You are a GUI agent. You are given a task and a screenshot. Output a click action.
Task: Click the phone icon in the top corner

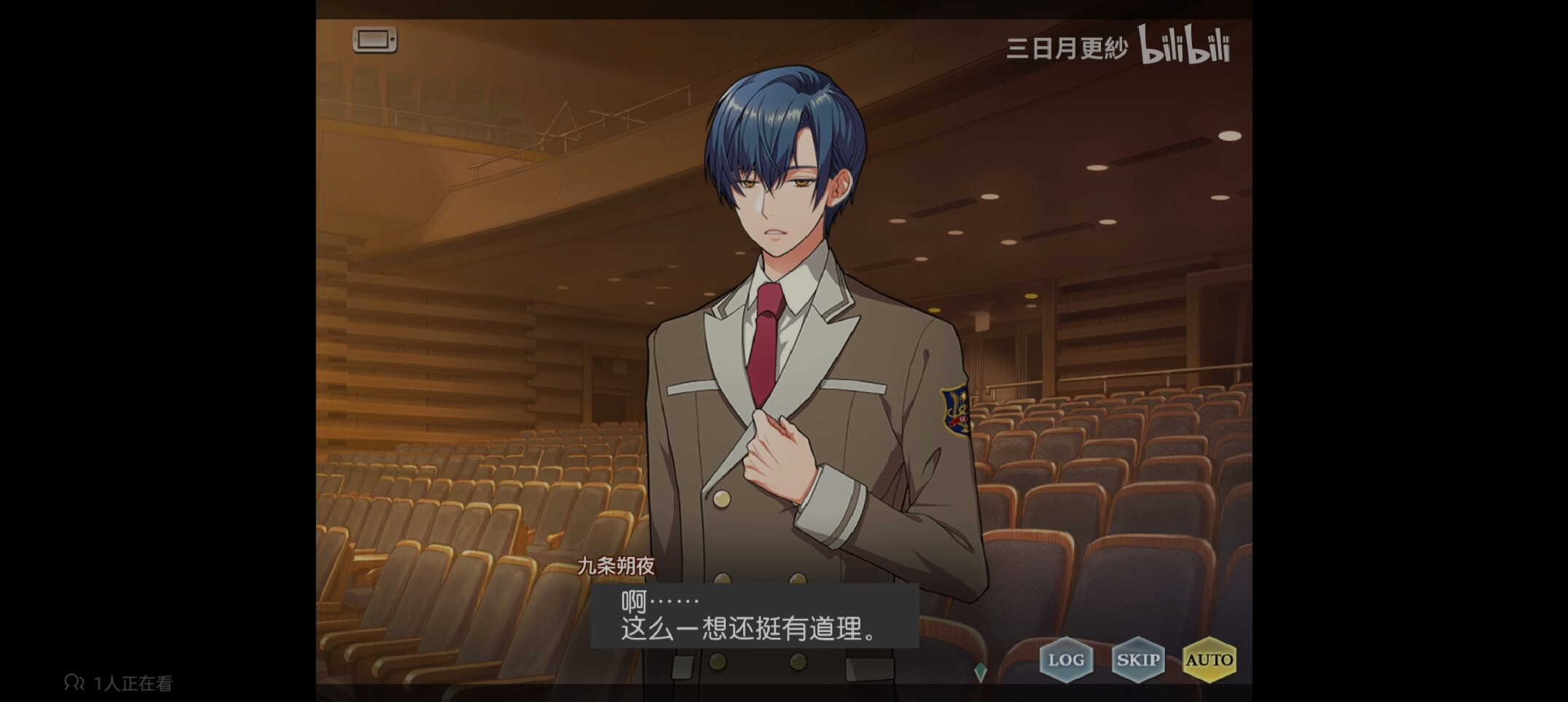coord(375,40)
